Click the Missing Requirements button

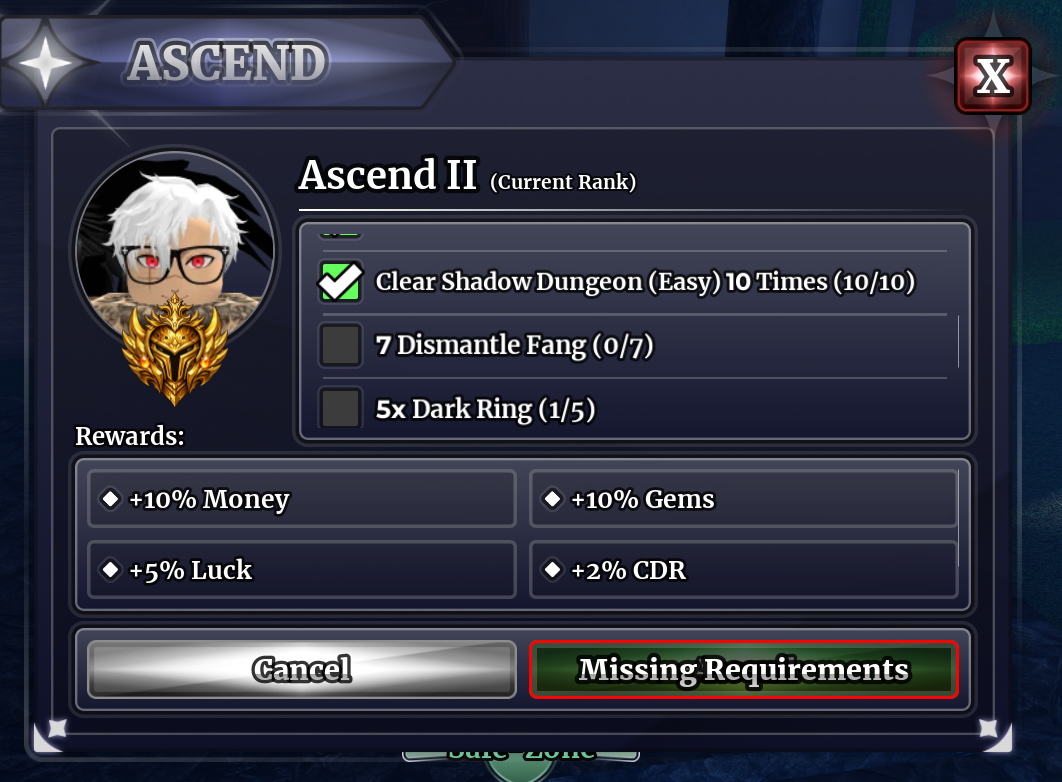(x=743, y=669)
